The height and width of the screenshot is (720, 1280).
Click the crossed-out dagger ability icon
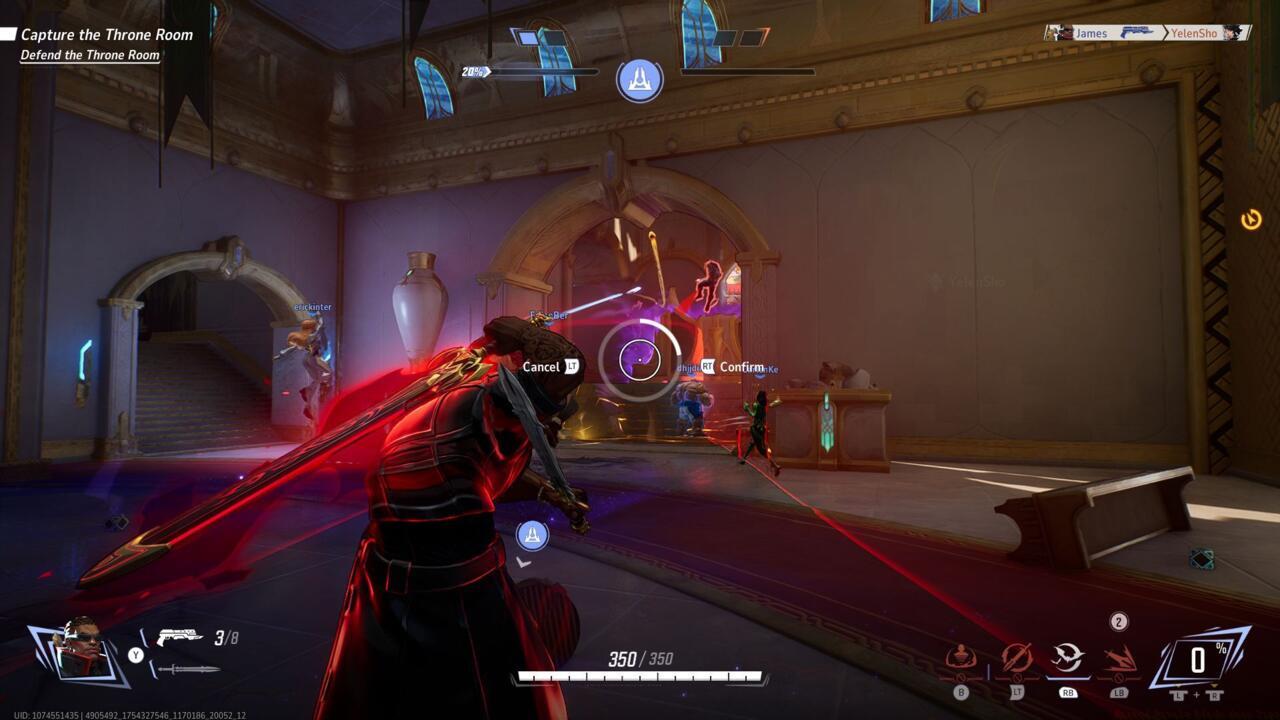tap(1016, 658)
